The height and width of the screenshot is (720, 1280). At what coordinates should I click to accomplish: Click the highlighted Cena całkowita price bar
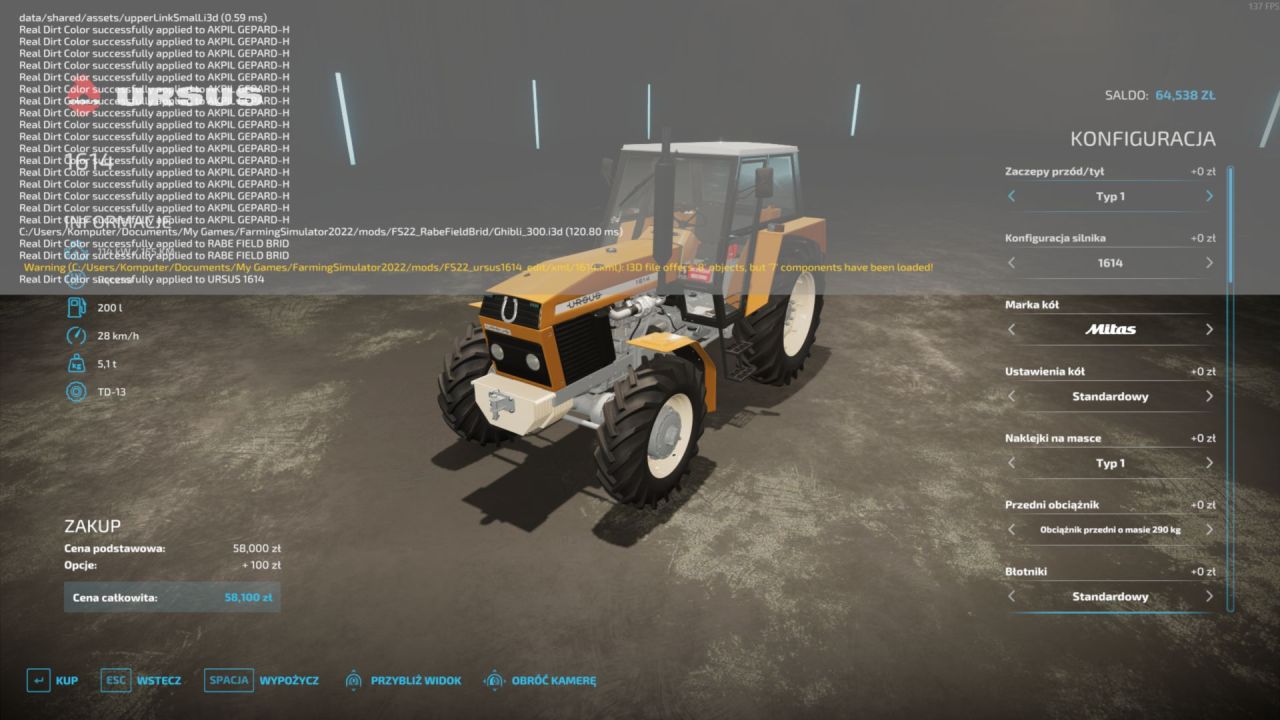(170, 597)
